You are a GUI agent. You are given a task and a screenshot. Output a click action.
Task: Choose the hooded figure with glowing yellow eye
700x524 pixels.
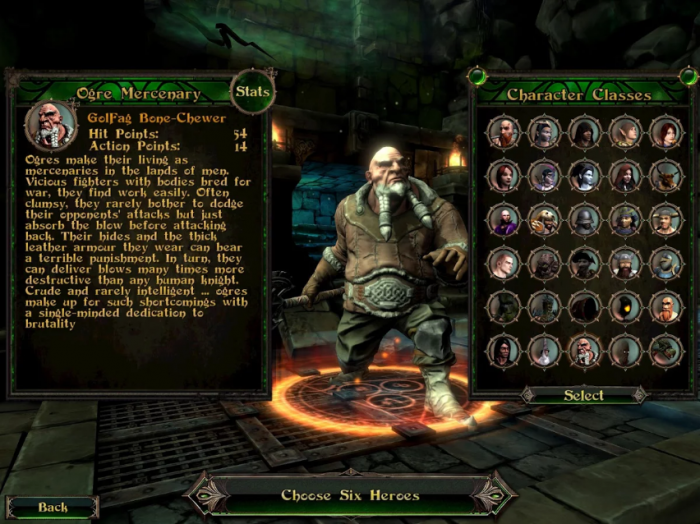point(625,307)
